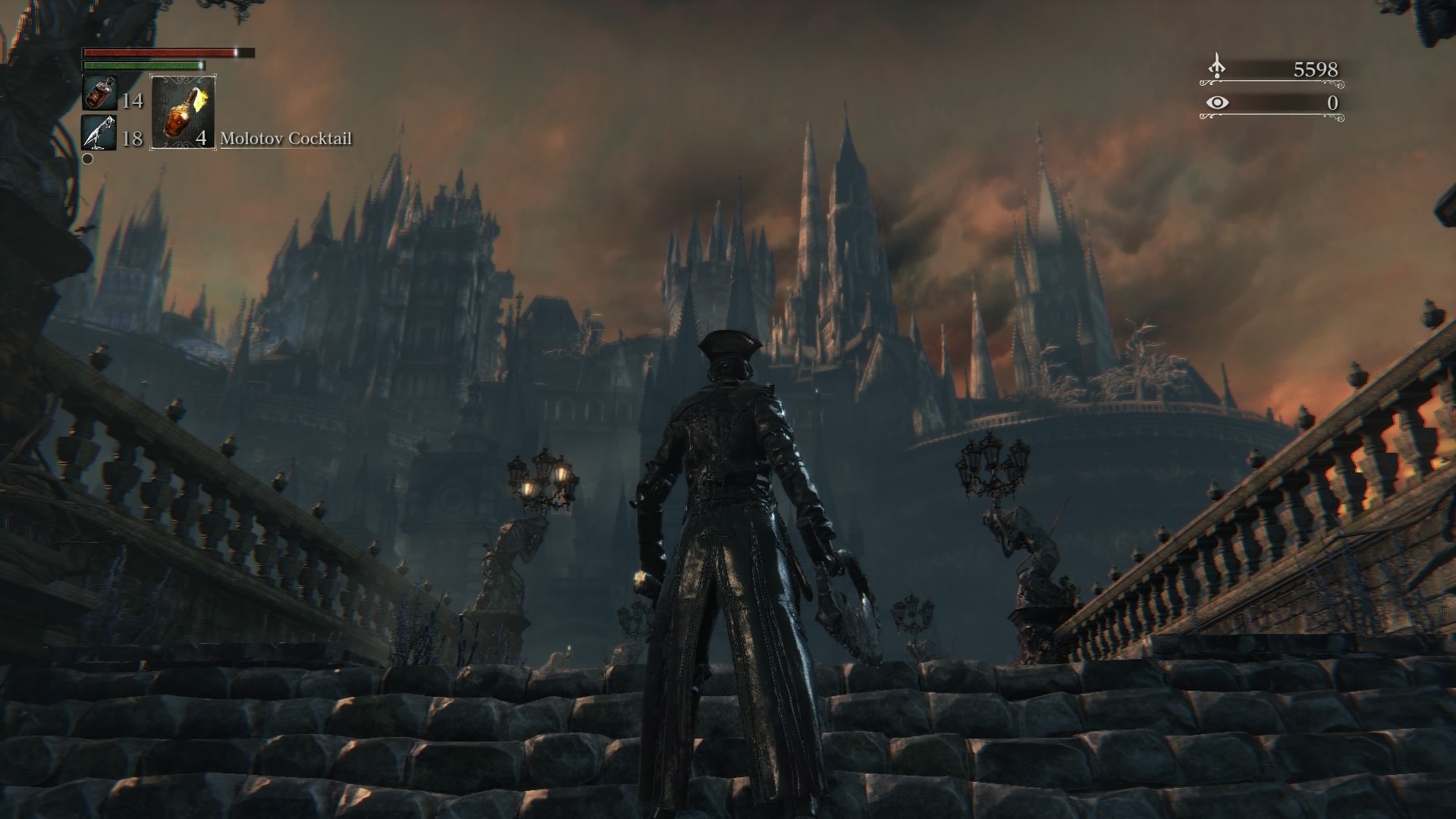Toggle the empty circle below the item slot
Image resolution: width=1456 pixels, height=819 pixels.
tap(86, 160)
